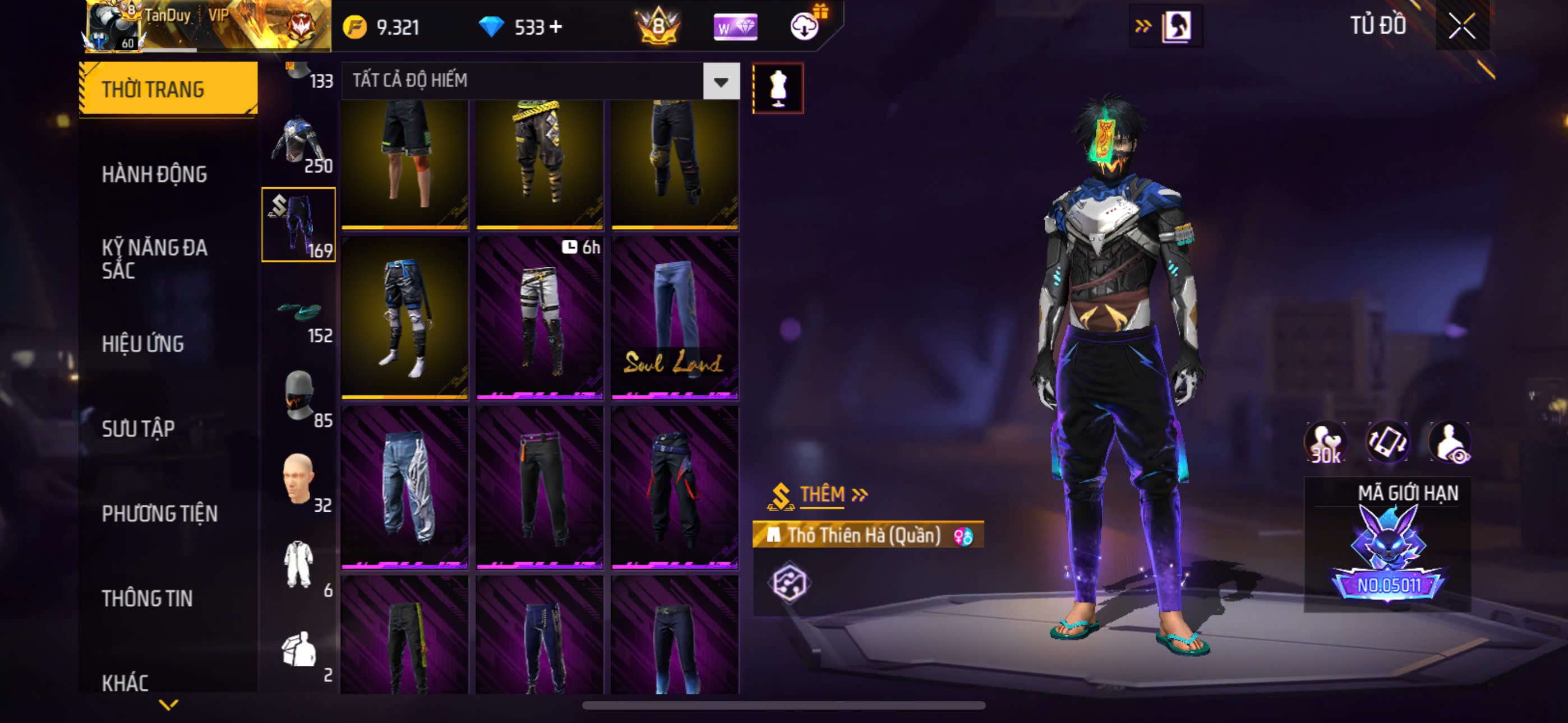1568x723 pixels.
Task: Close the wardrobe with the X button
Action: [1461, 26]
